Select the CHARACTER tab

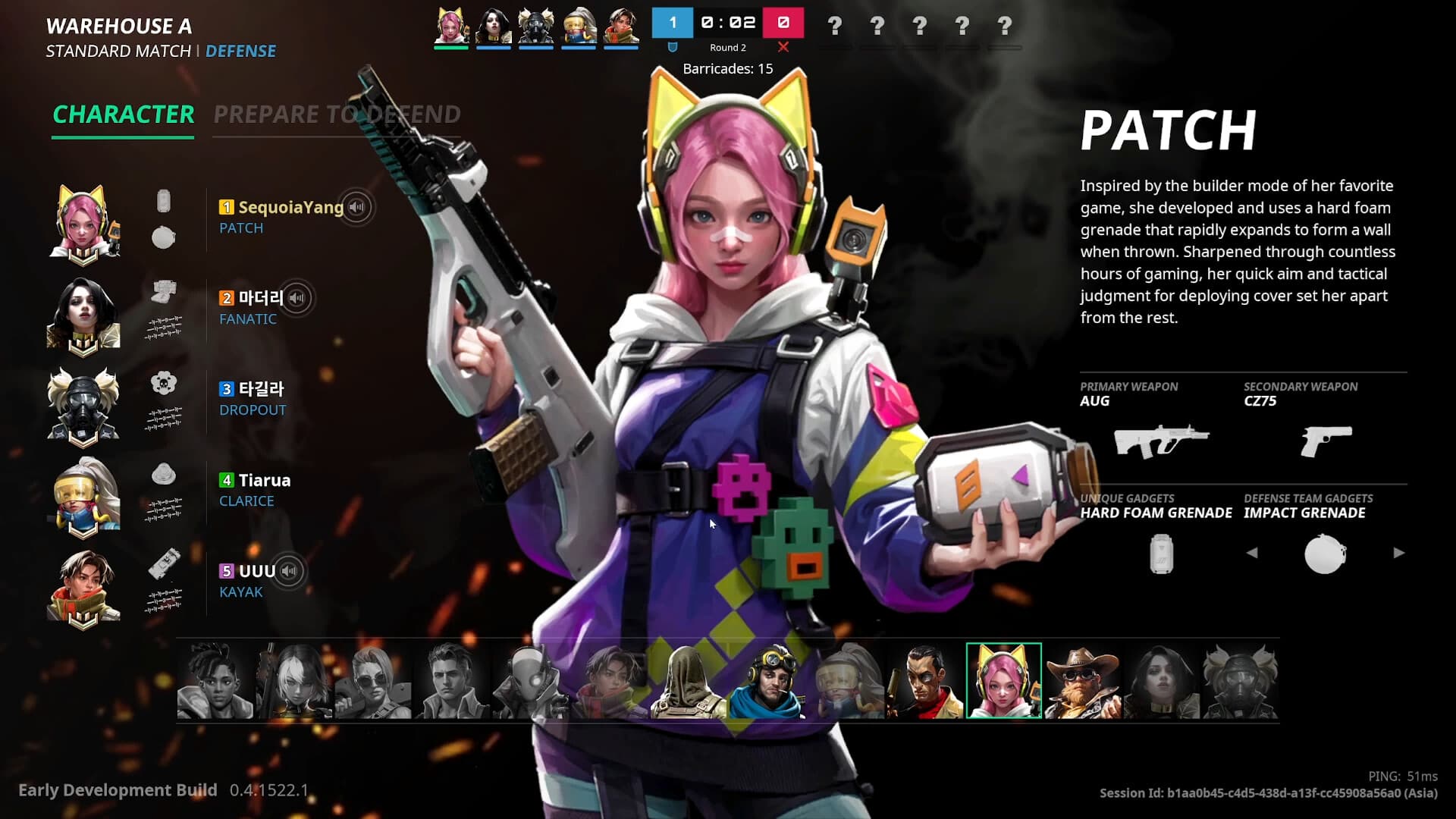(123, 115)
